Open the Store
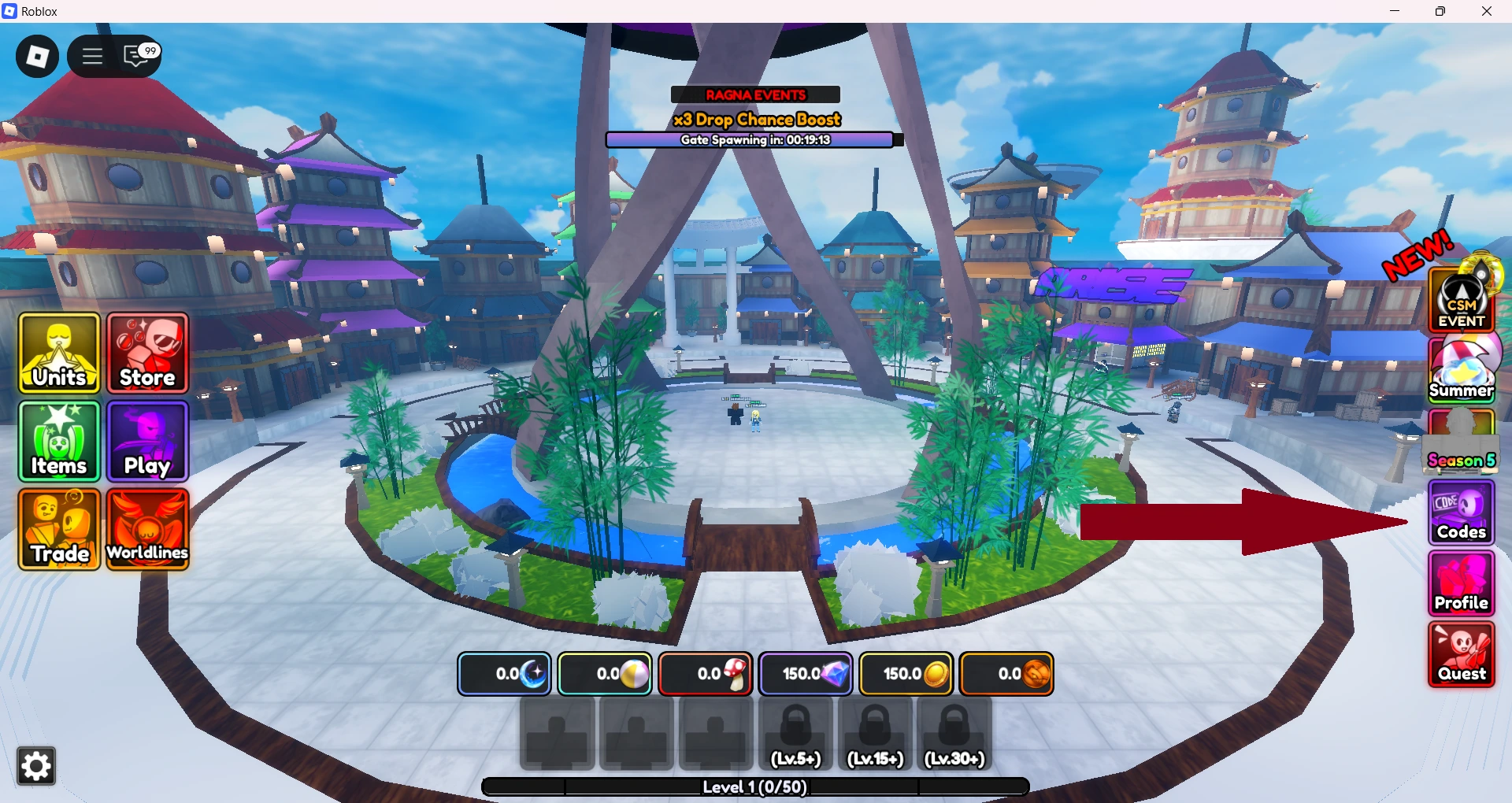This screenshot has width=1512, height=803. 147,353
